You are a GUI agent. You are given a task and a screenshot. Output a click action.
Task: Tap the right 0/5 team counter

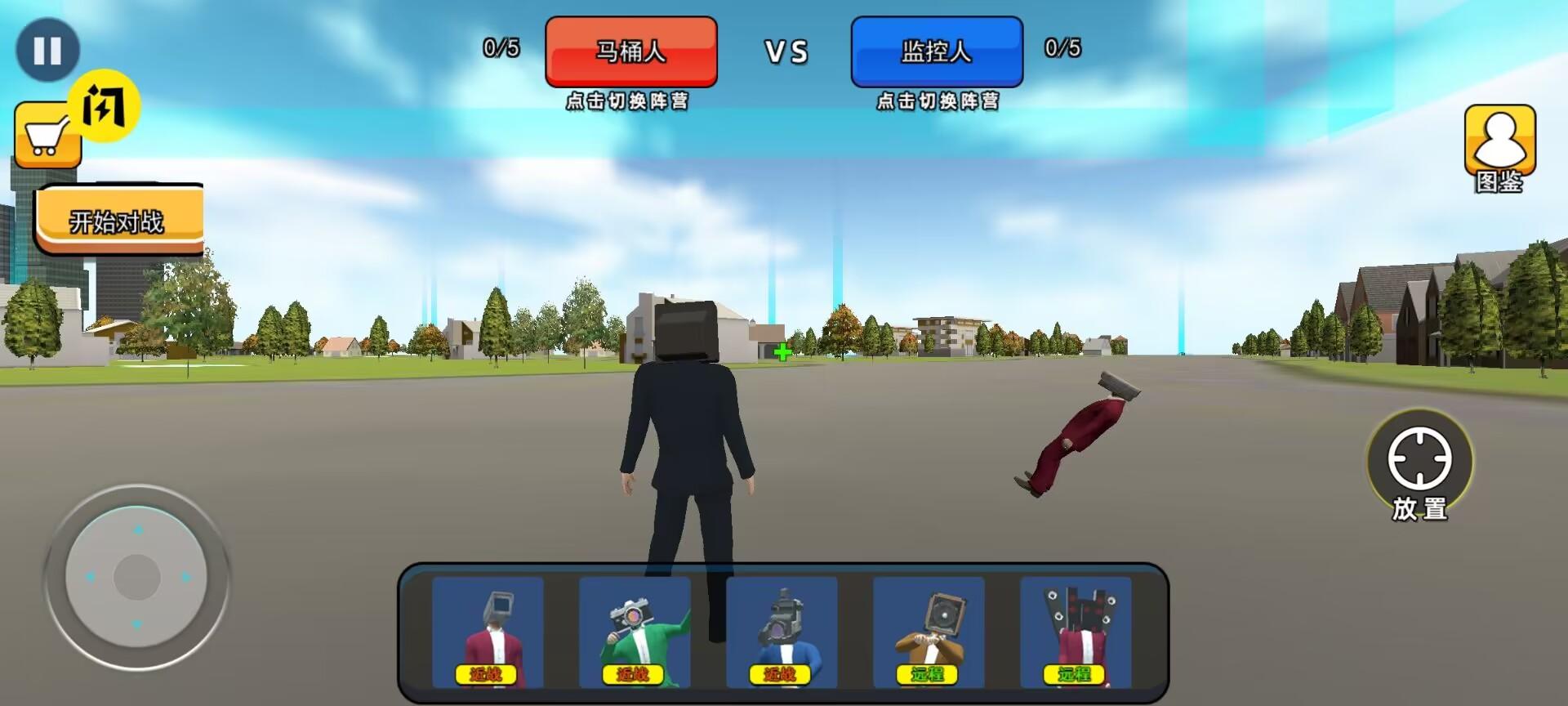coord(1061,51)
